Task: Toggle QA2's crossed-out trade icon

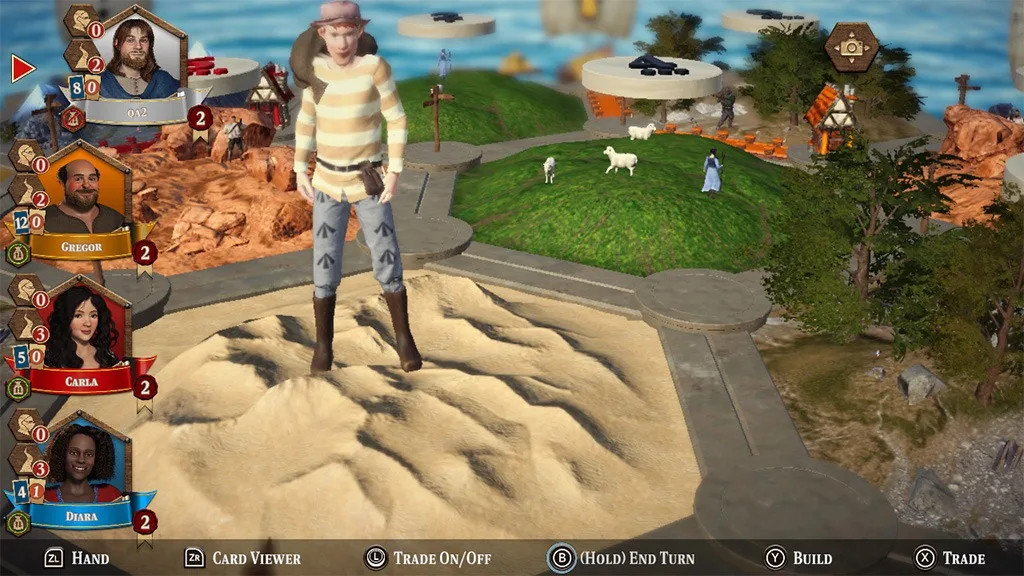Action: (72, 119)
